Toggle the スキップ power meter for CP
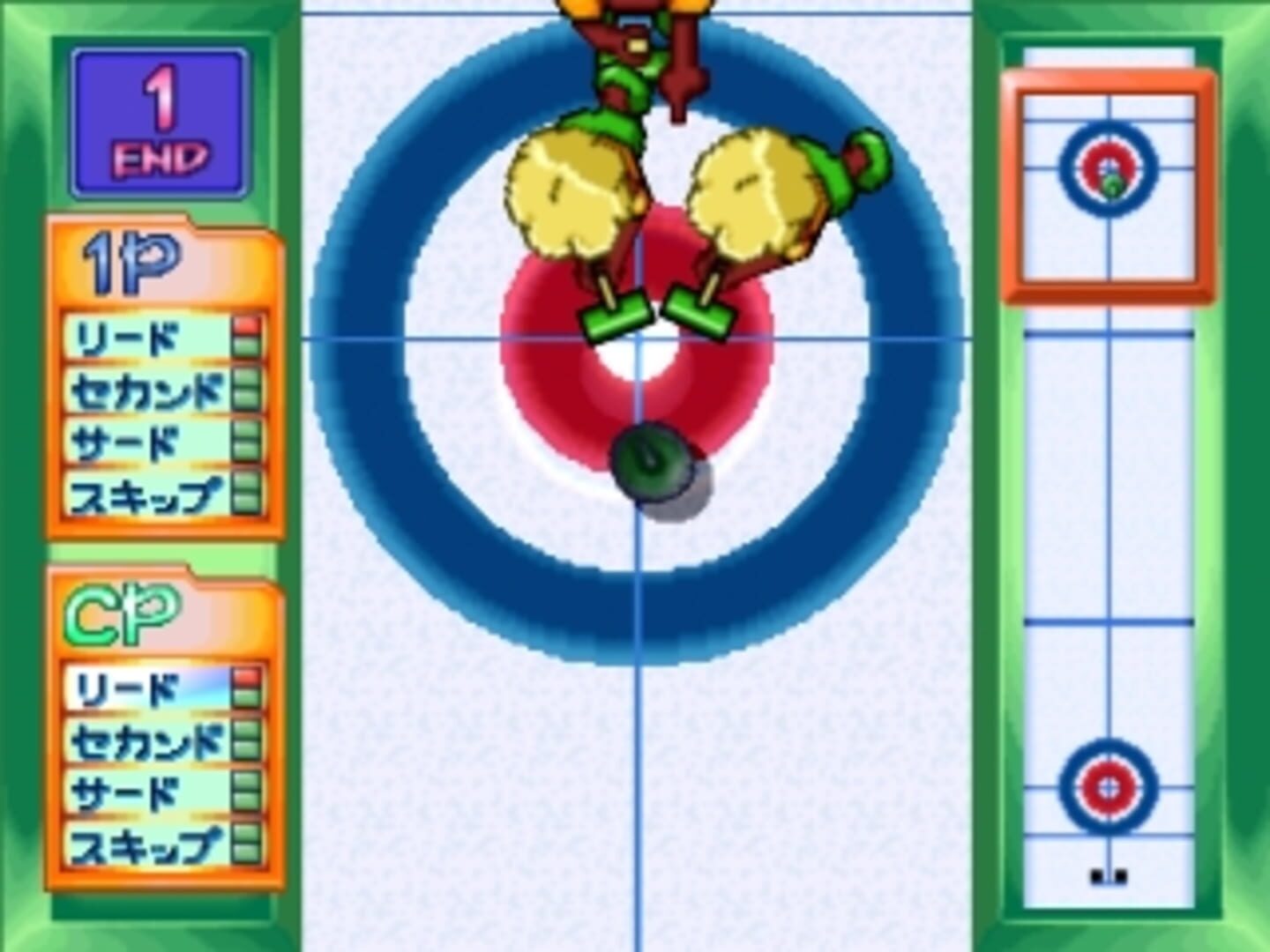The height and width of the screenshot is (952, 1270). click(x=244, y=844)
